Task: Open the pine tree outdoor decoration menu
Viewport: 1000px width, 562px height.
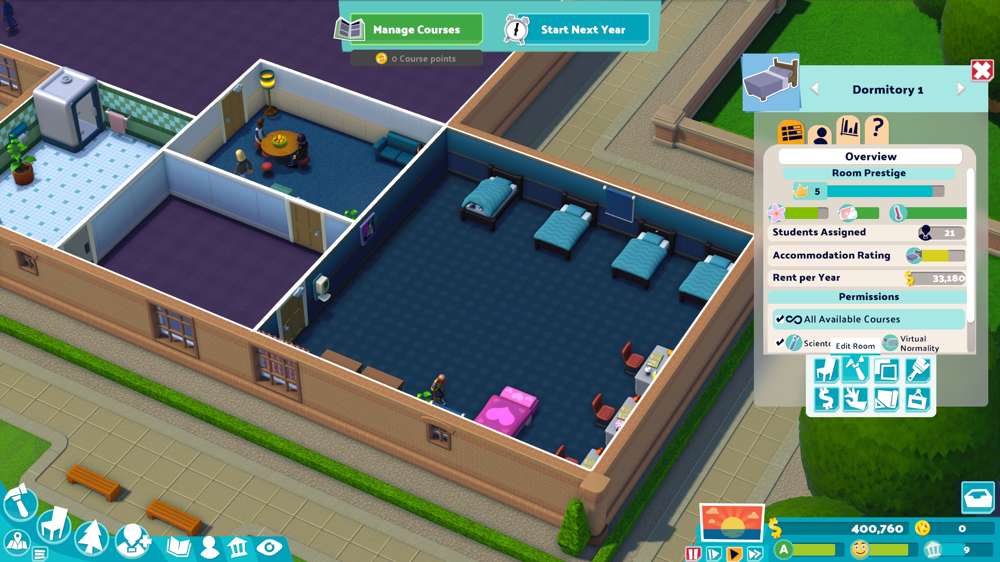Action: point(90,539)
